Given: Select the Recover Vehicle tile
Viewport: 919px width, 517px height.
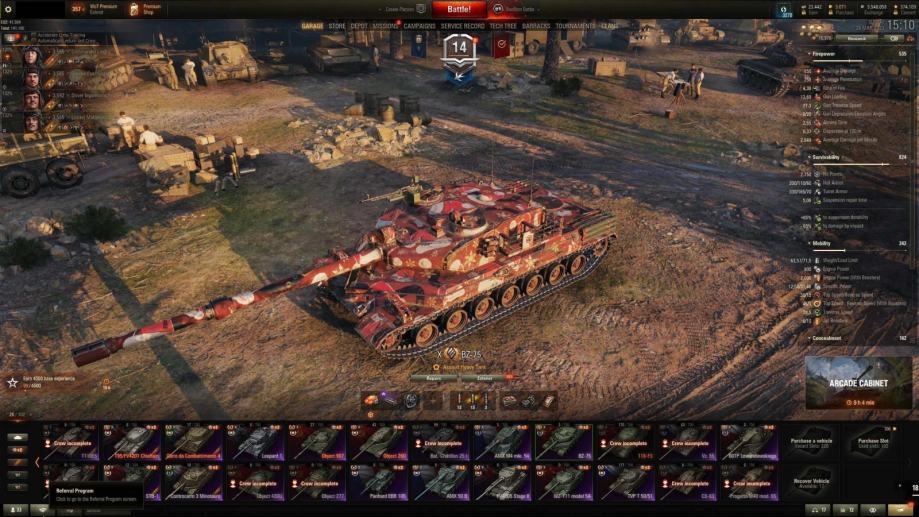Looking at the screenshot, I should pos(811,482).
